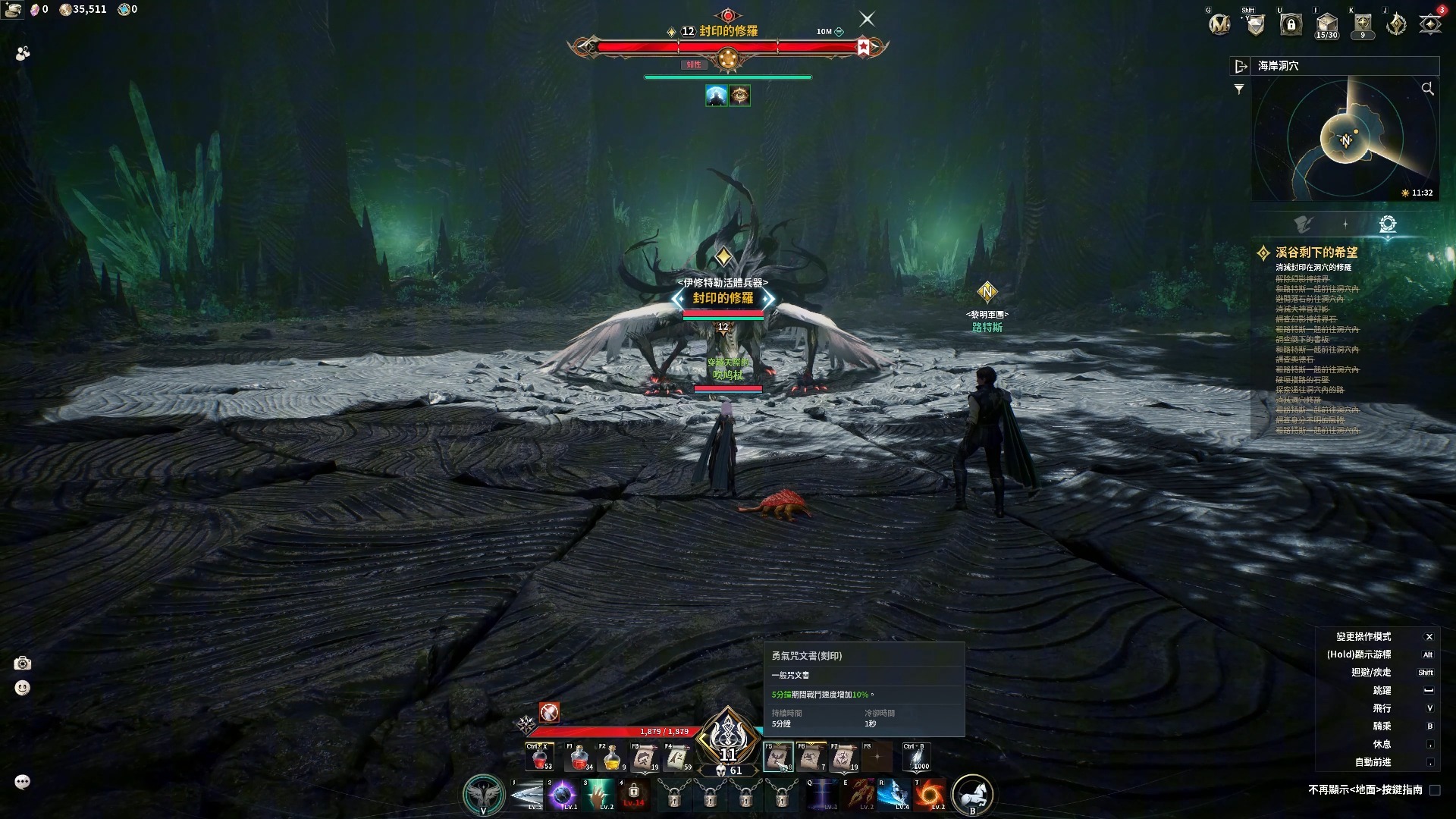Use the yellow potion in the F2 slot
This screenshot has height=819, width=1456.
pos(612,757)
